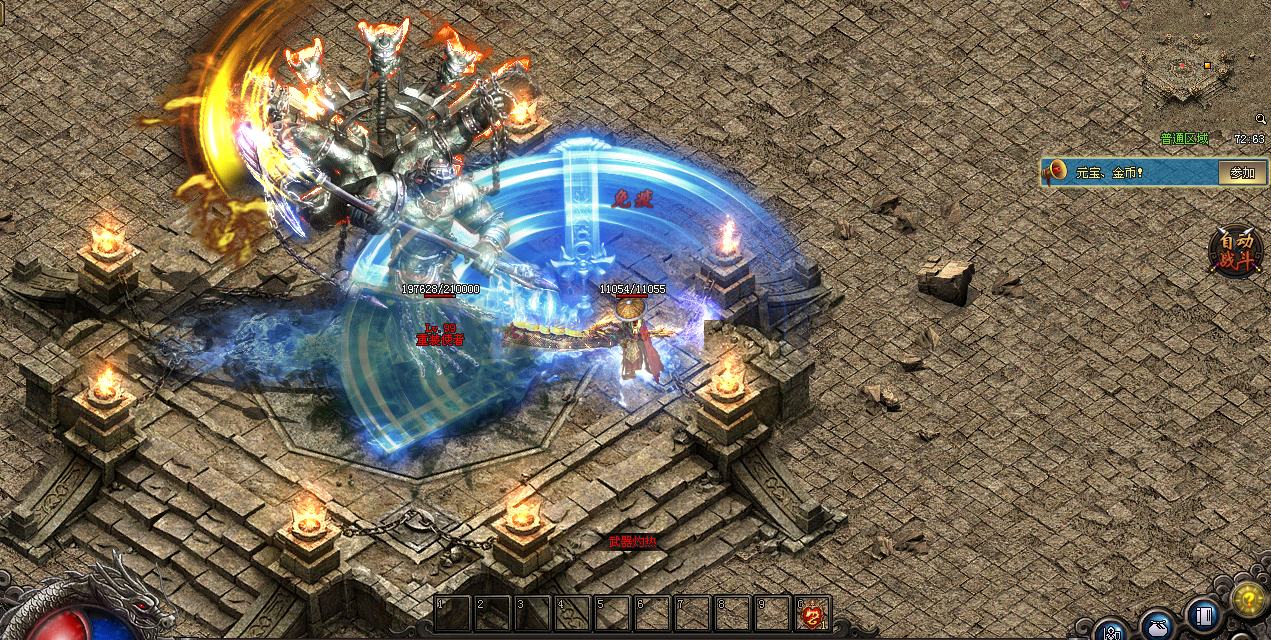Click the 参加 join button
Screen dimensions: 1271x640
tap(1242, 173)
